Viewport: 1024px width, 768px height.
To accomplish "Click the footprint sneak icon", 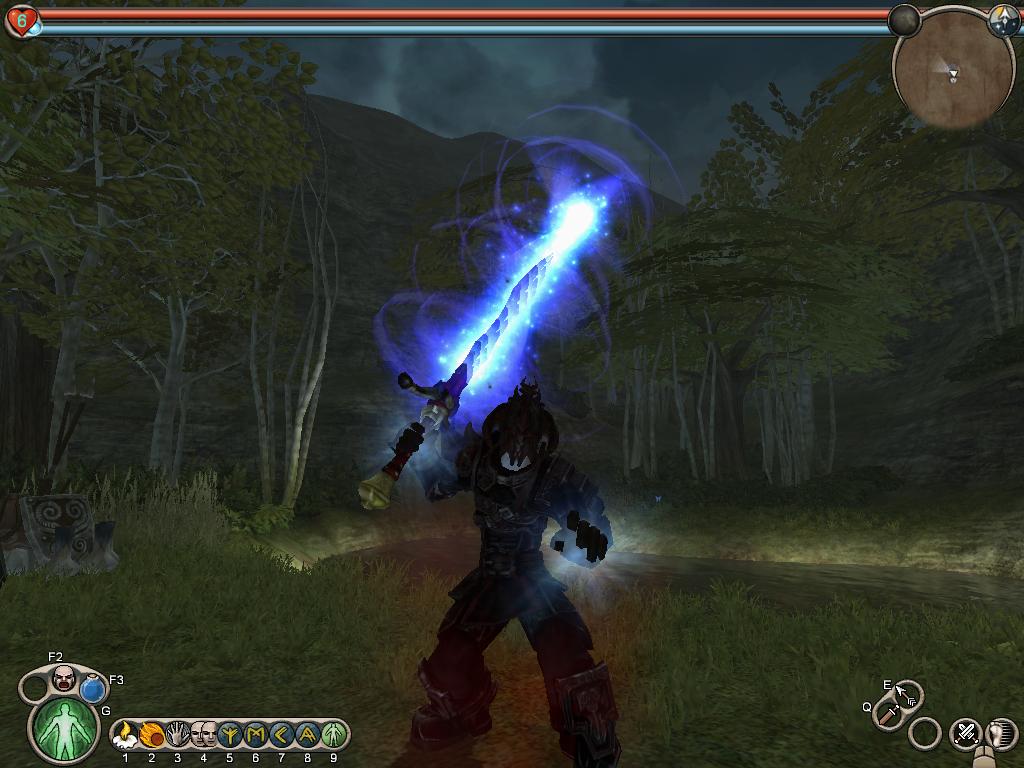I will click(x=1000, y=733).
